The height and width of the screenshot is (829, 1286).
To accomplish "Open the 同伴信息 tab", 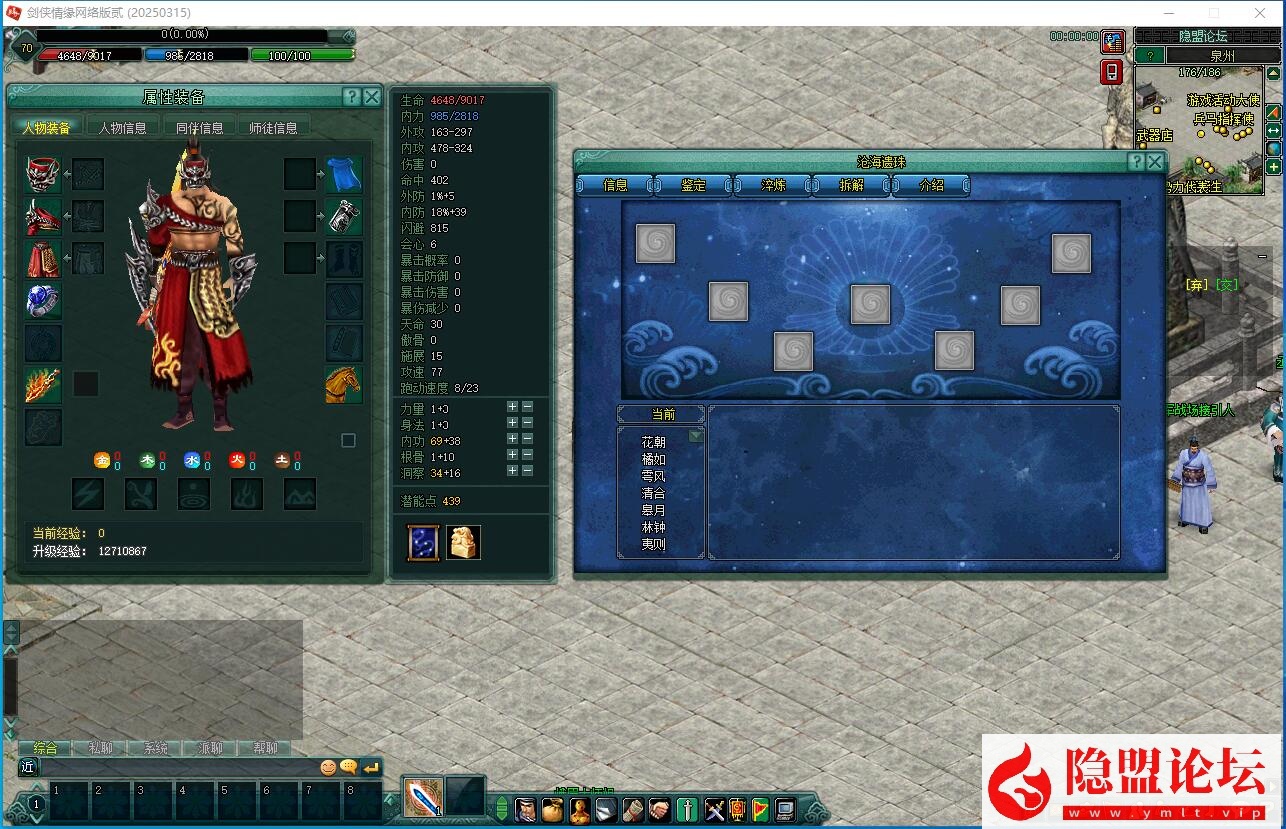I will [200, 128].
